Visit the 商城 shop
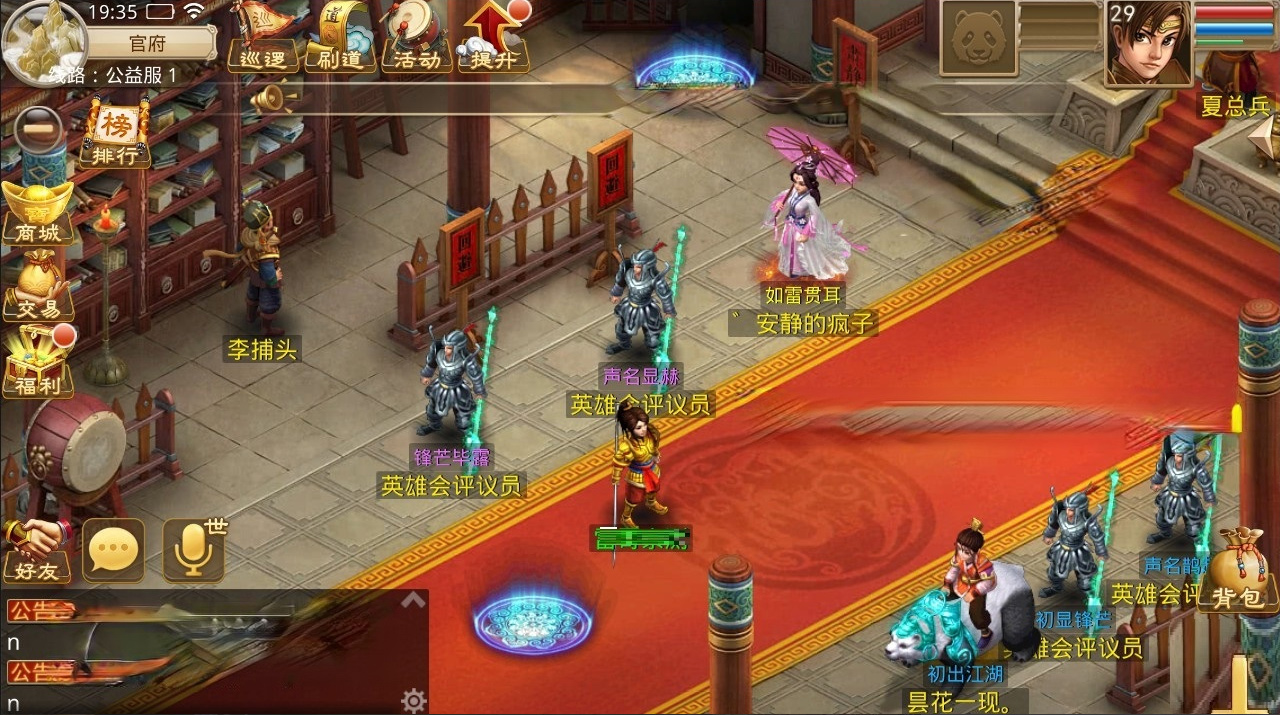This screenshot has height=715, width=1280. point(38,213)
